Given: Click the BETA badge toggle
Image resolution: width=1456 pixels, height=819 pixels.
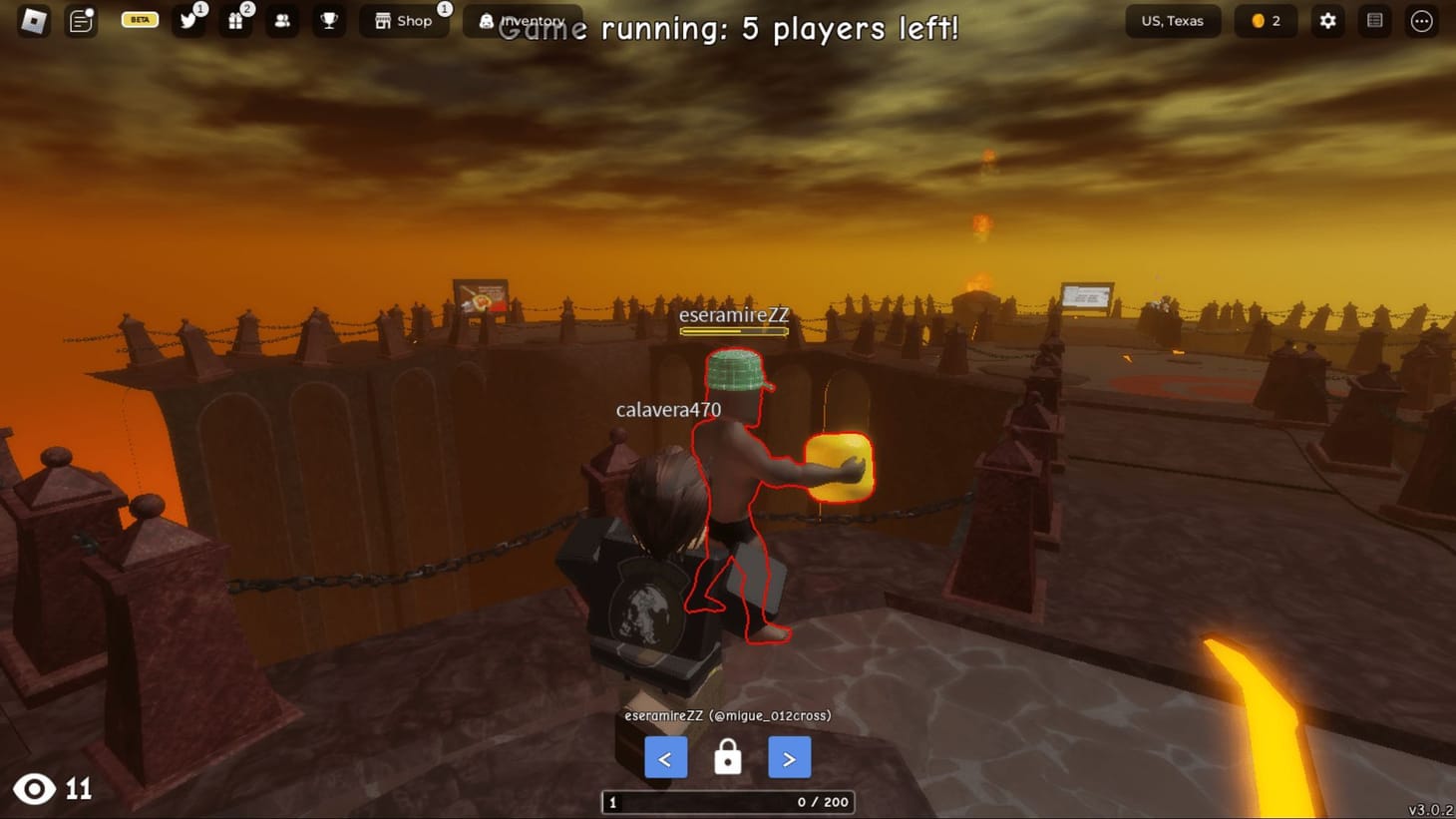Looking at the screenshot, I should [139, 19].
